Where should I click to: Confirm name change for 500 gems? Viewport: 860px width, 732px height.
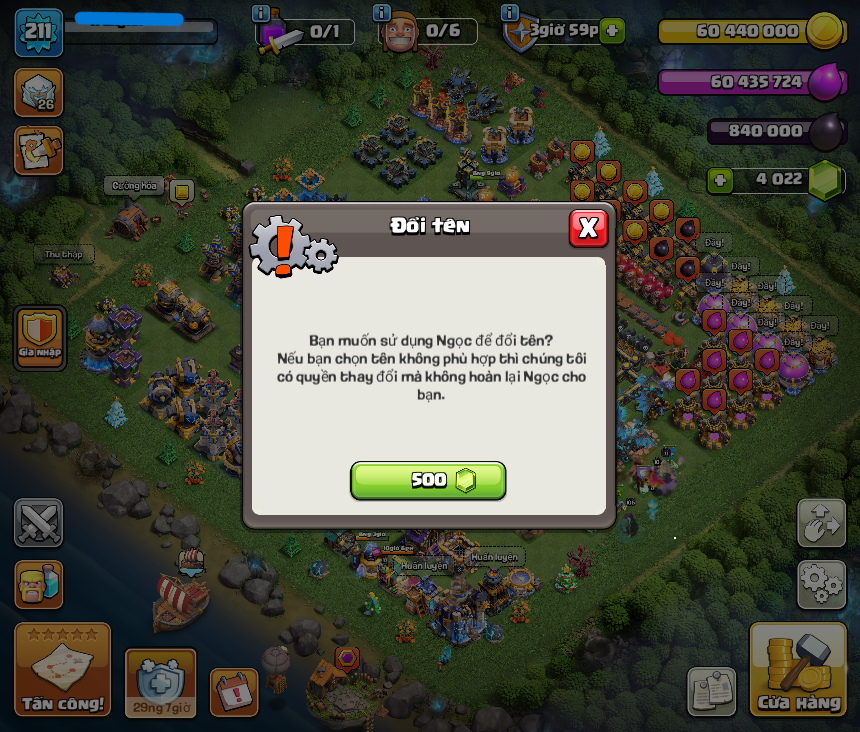pos(428,480)
